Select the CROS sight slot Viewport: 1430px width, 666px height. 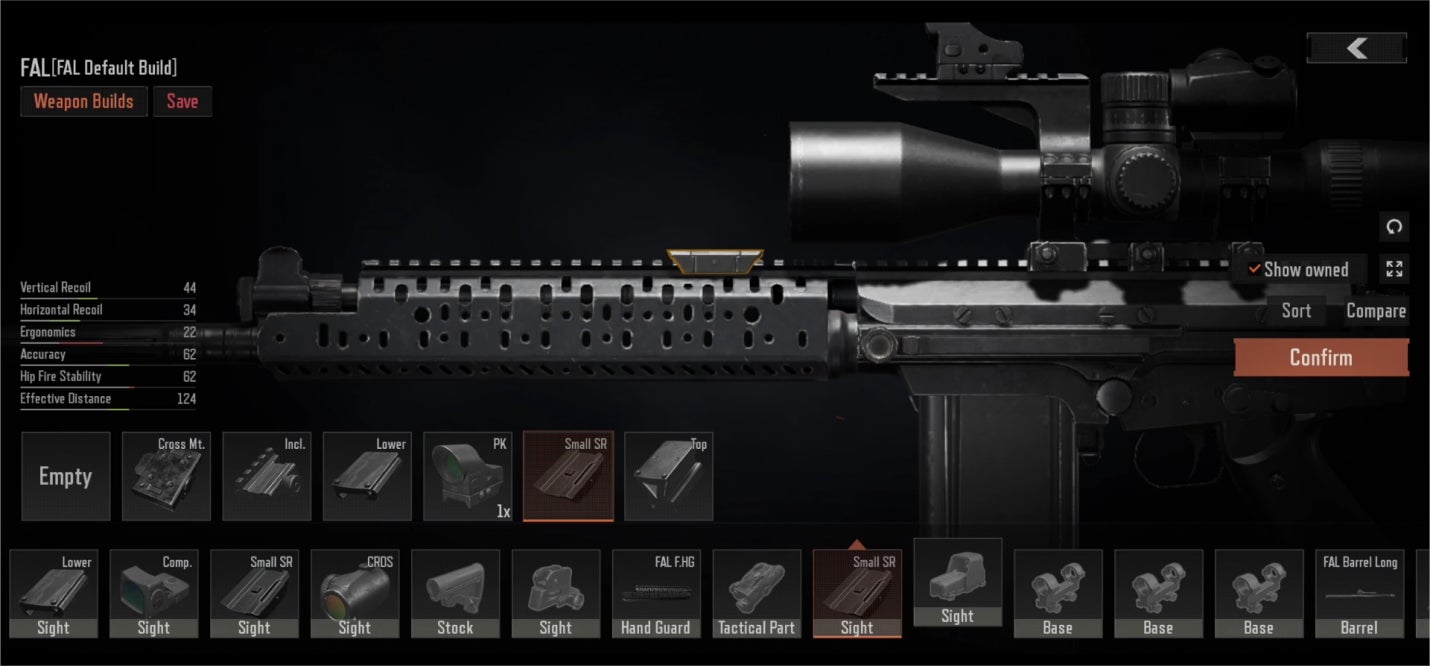pos(355,593)
